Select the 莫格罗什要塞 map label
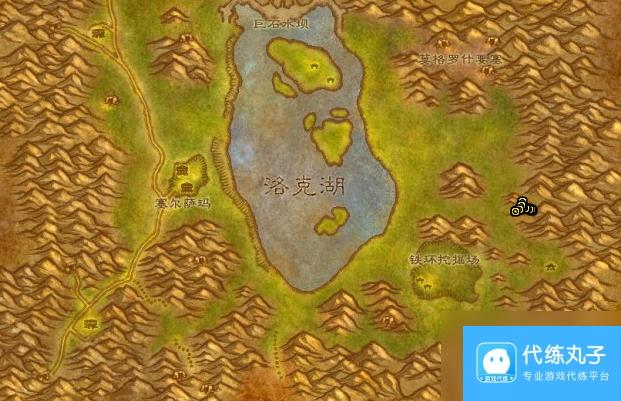The width and height of the screenshot is (621, 401). click(x=460, y=61)
